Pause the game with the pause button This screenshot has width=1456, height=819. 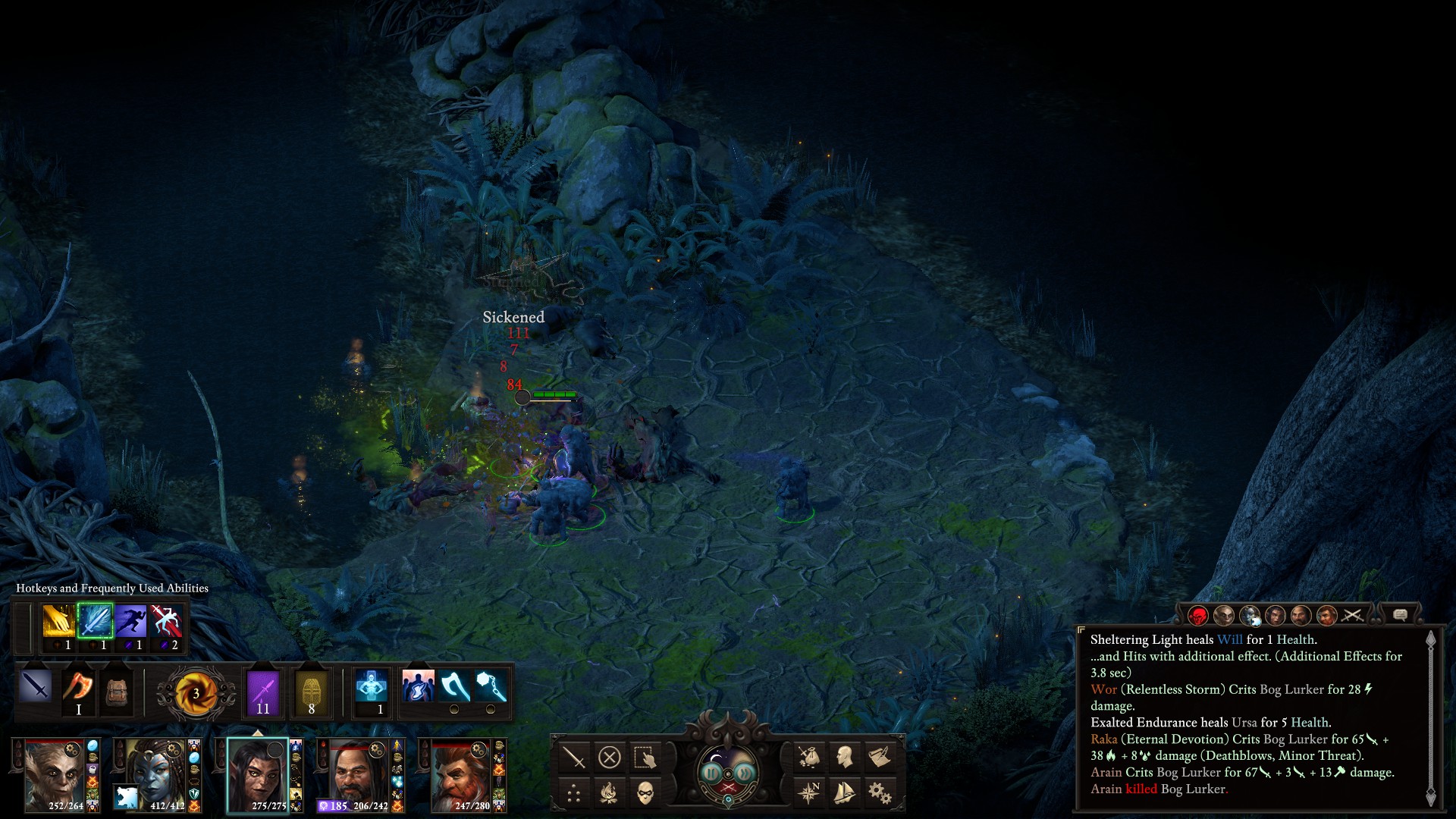[711, 773]
